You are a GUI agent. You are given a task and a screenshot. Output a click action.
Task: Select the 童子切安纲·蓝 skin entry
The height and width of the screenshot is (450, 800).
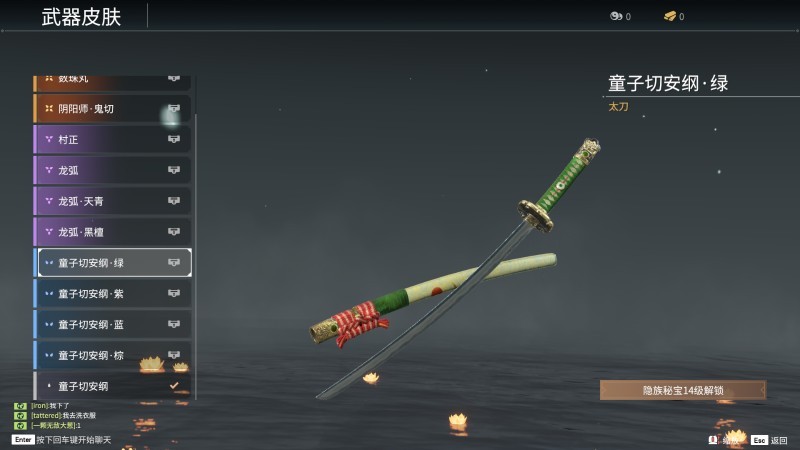click(112, 325)
